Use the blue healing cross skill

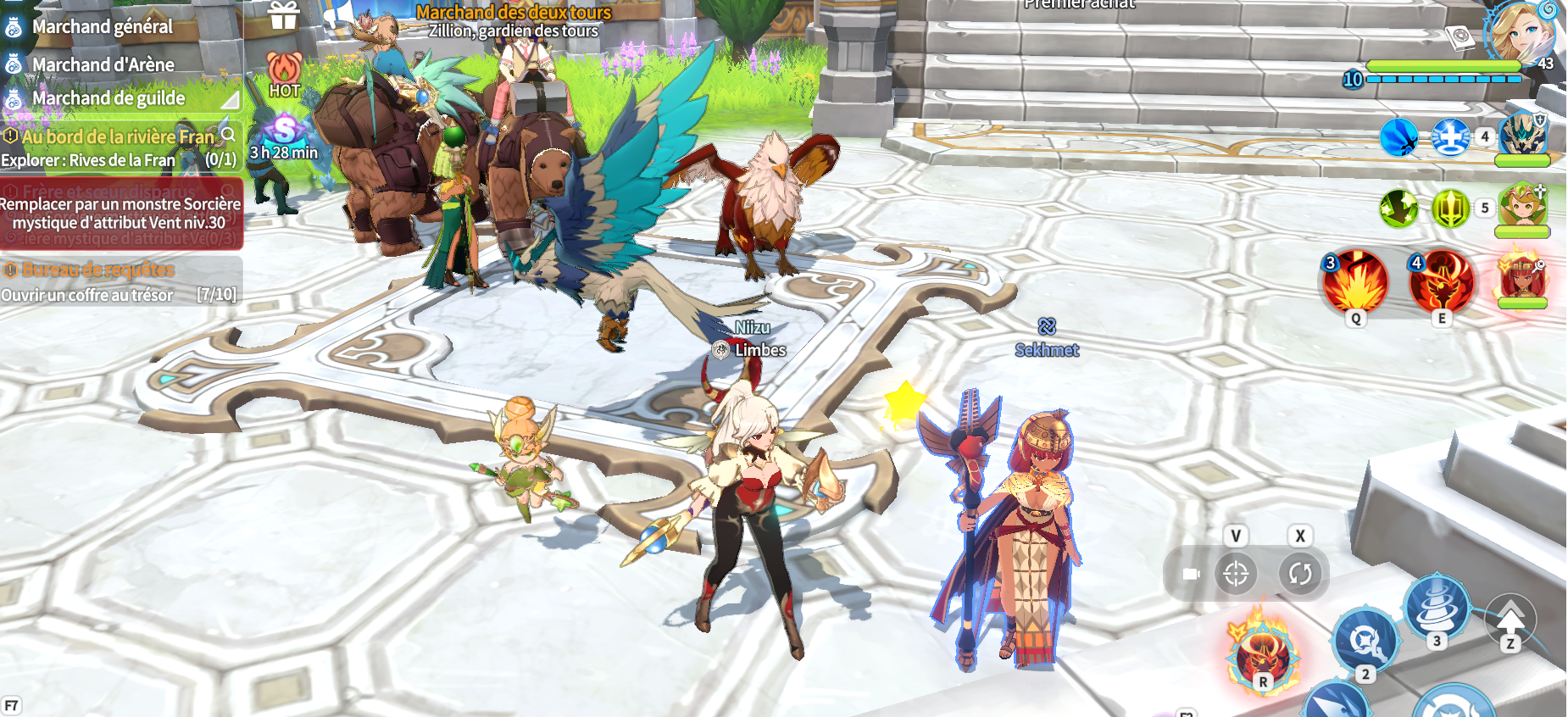[1450, 136]
